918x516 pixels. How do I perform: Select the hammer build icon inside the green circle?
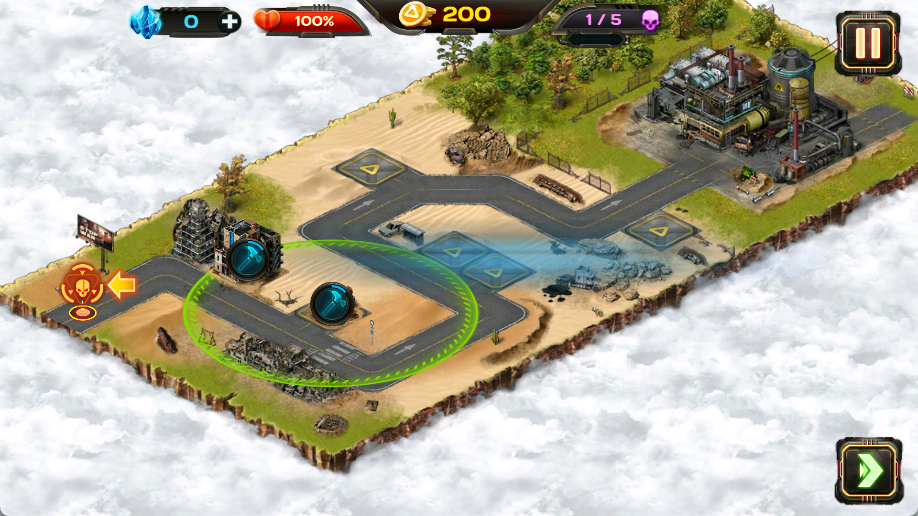click(x=329, y=303)
